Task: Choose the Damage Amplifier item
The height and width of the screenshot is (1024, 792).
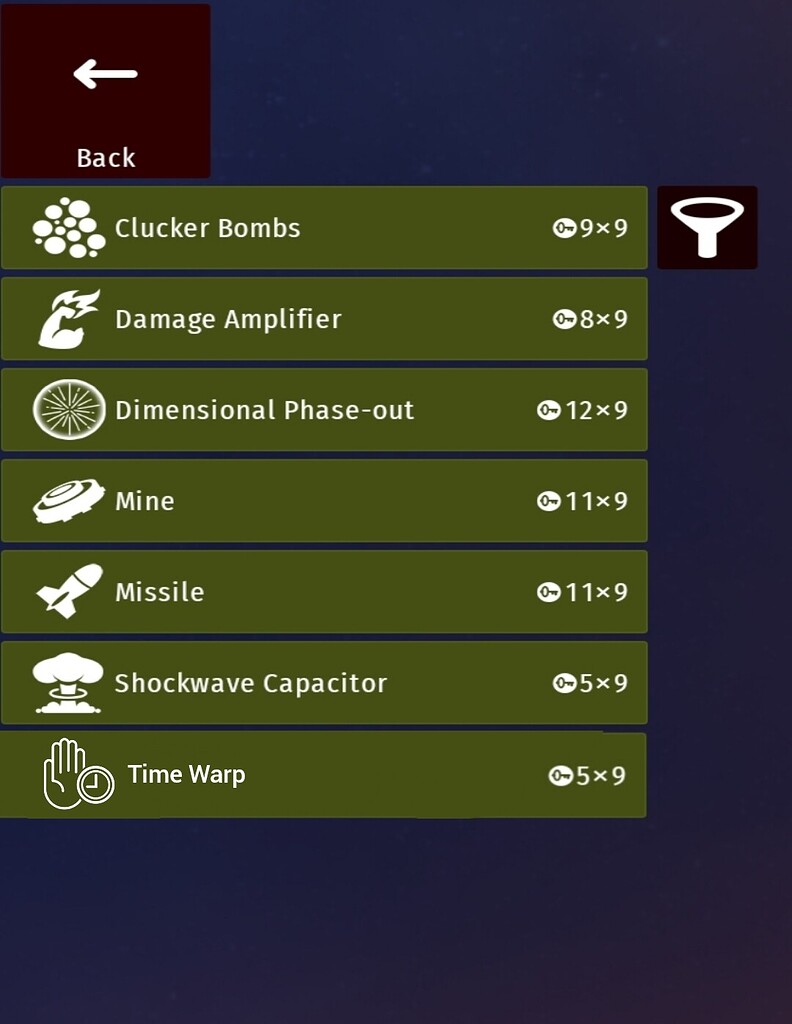Action: pyautogui.click(x=324, y=319)
